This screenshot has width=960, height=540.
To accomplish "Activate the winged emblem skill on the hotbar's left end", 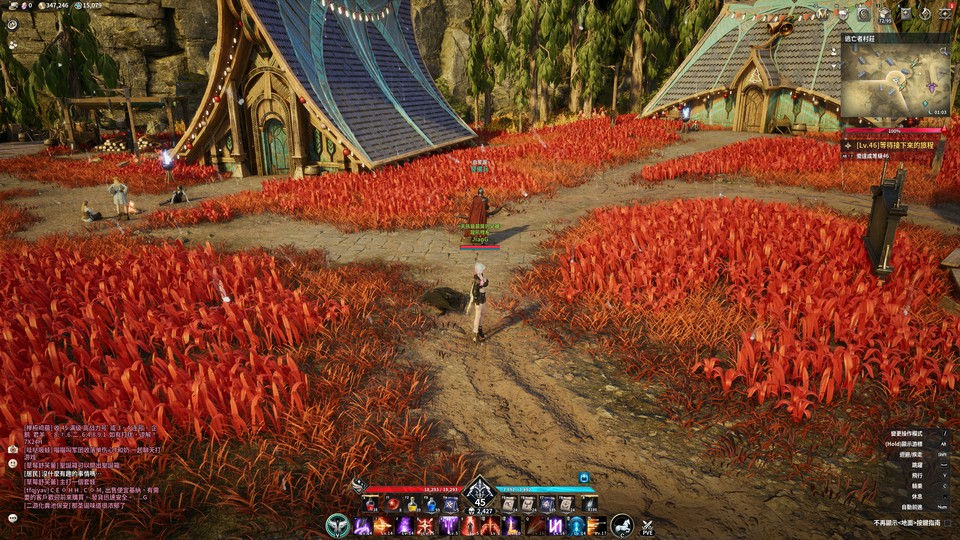I will (x=338, y=525).
